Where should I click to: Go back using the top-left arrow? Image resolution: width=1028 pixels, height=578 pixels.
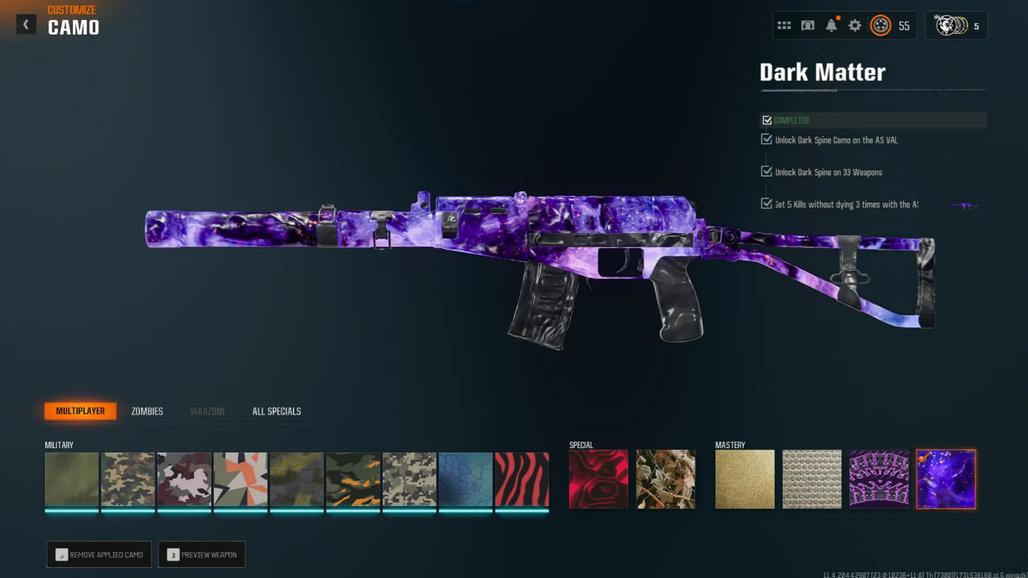coord(26,24)
